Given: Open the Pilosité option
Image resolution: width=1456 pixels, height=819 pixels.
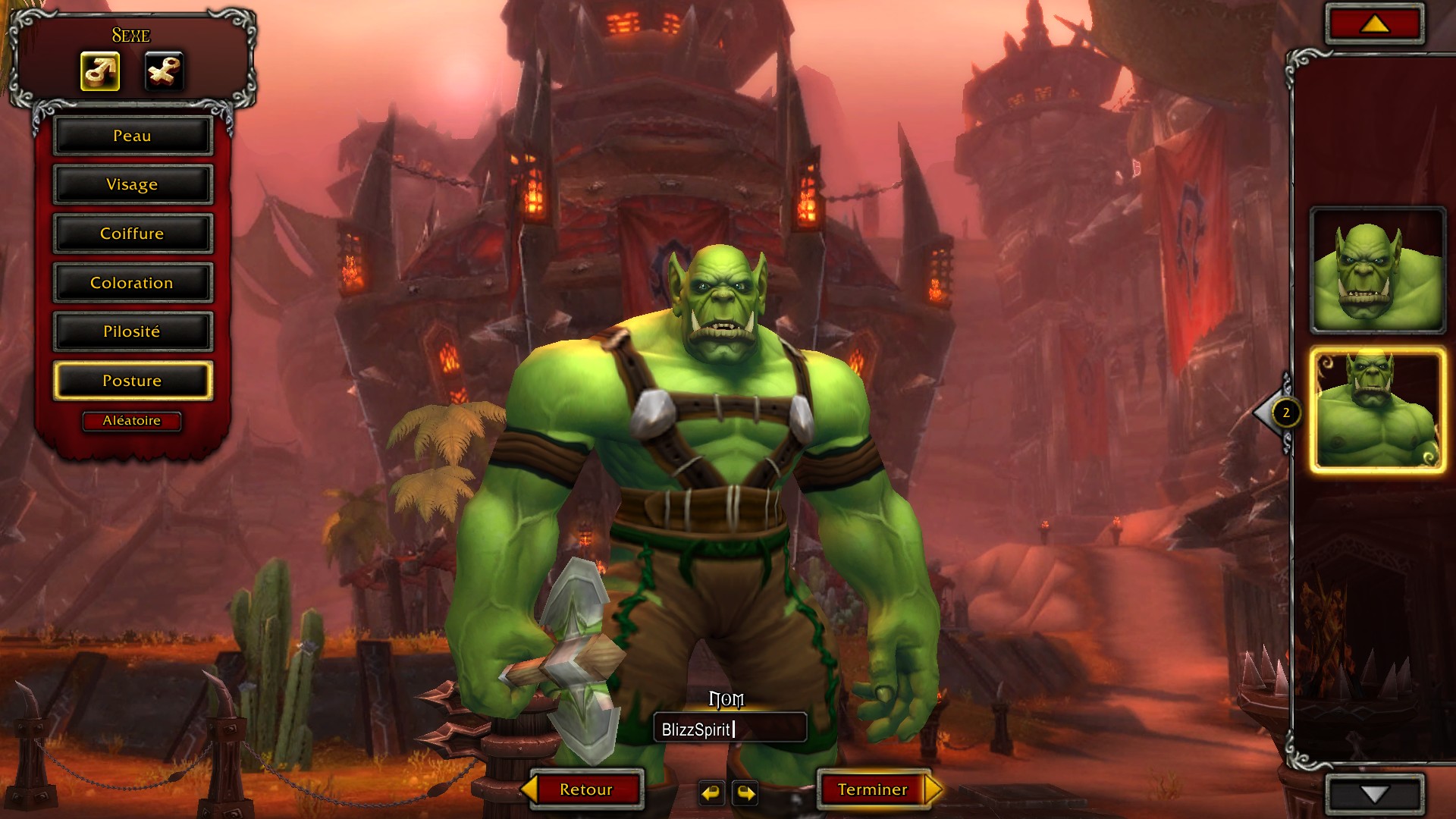Looking at the screenshot, I should pos(132,331).
